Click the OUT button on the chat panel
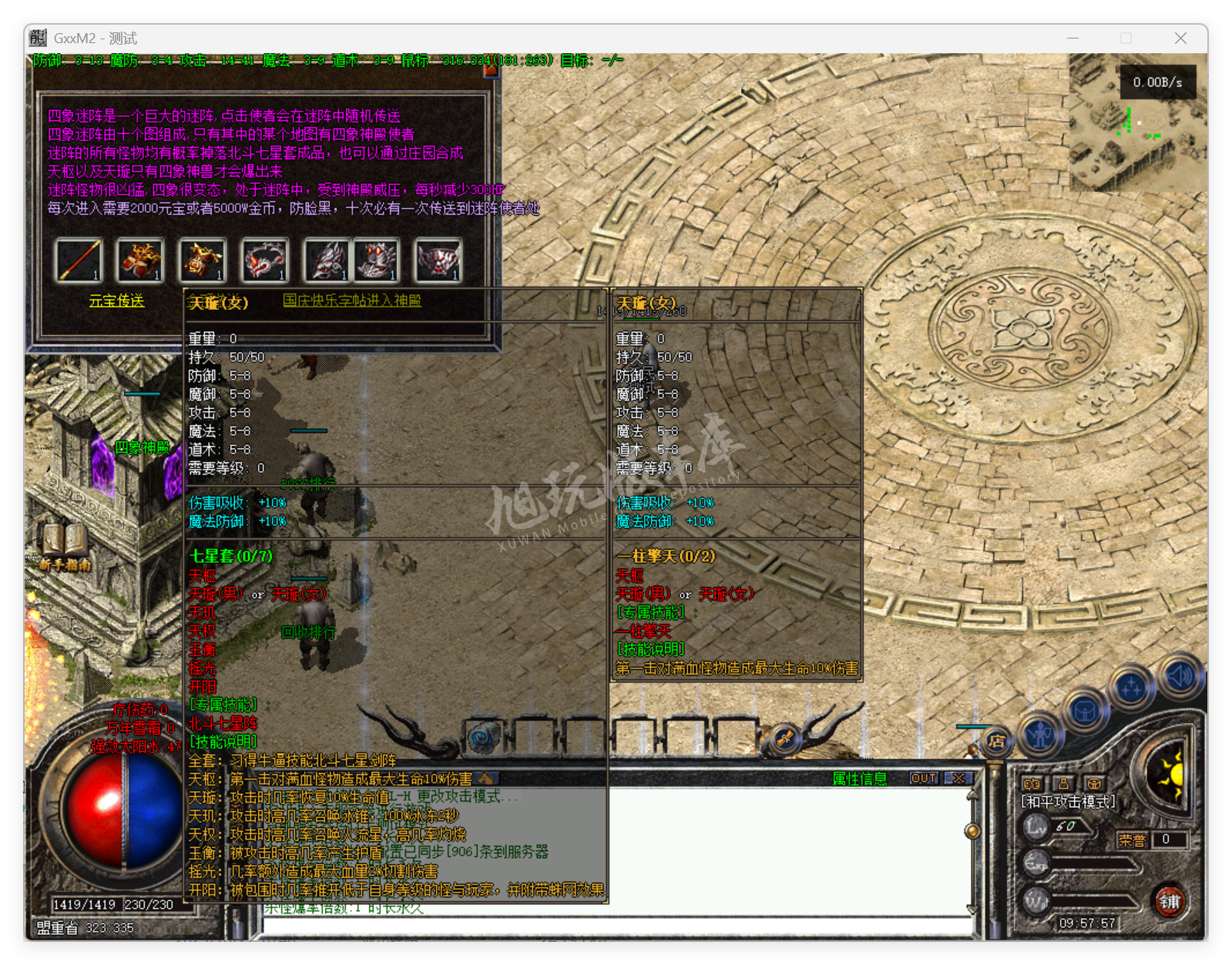This screenshot has height=965, width=1232. tap(923, 778)
